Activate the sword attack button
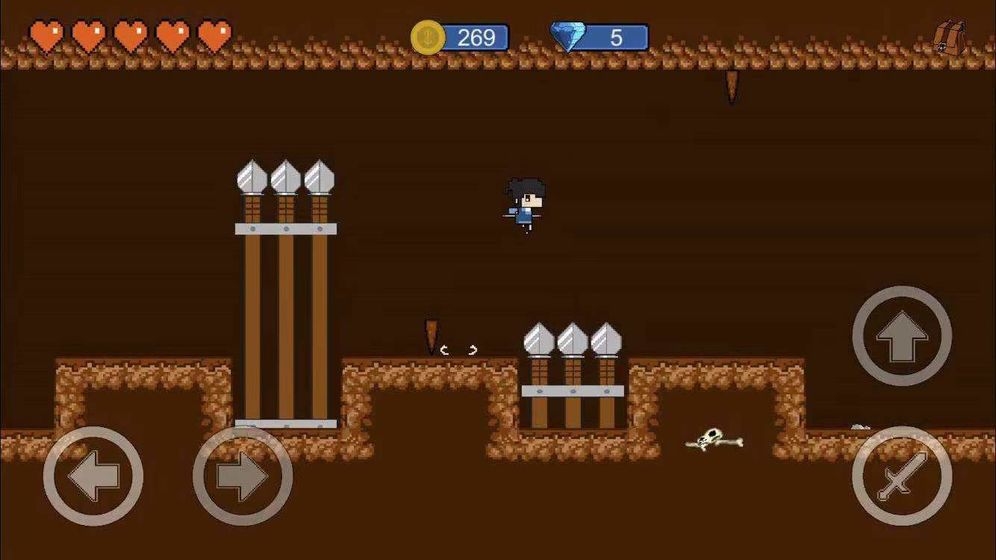996x560 pixels. point(902,477)
